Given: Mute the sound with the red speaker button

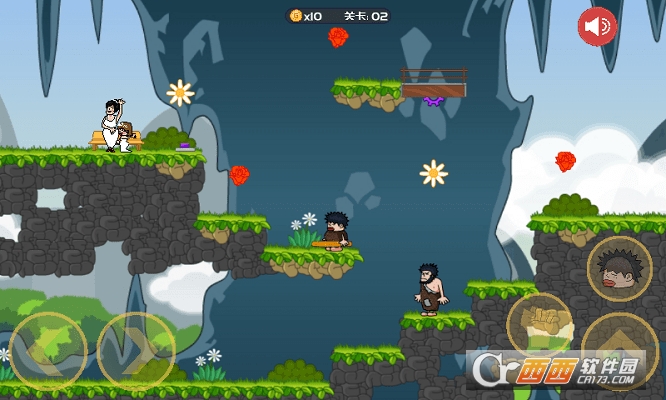Looking at the screenshot, I should (x=597, y=26).
